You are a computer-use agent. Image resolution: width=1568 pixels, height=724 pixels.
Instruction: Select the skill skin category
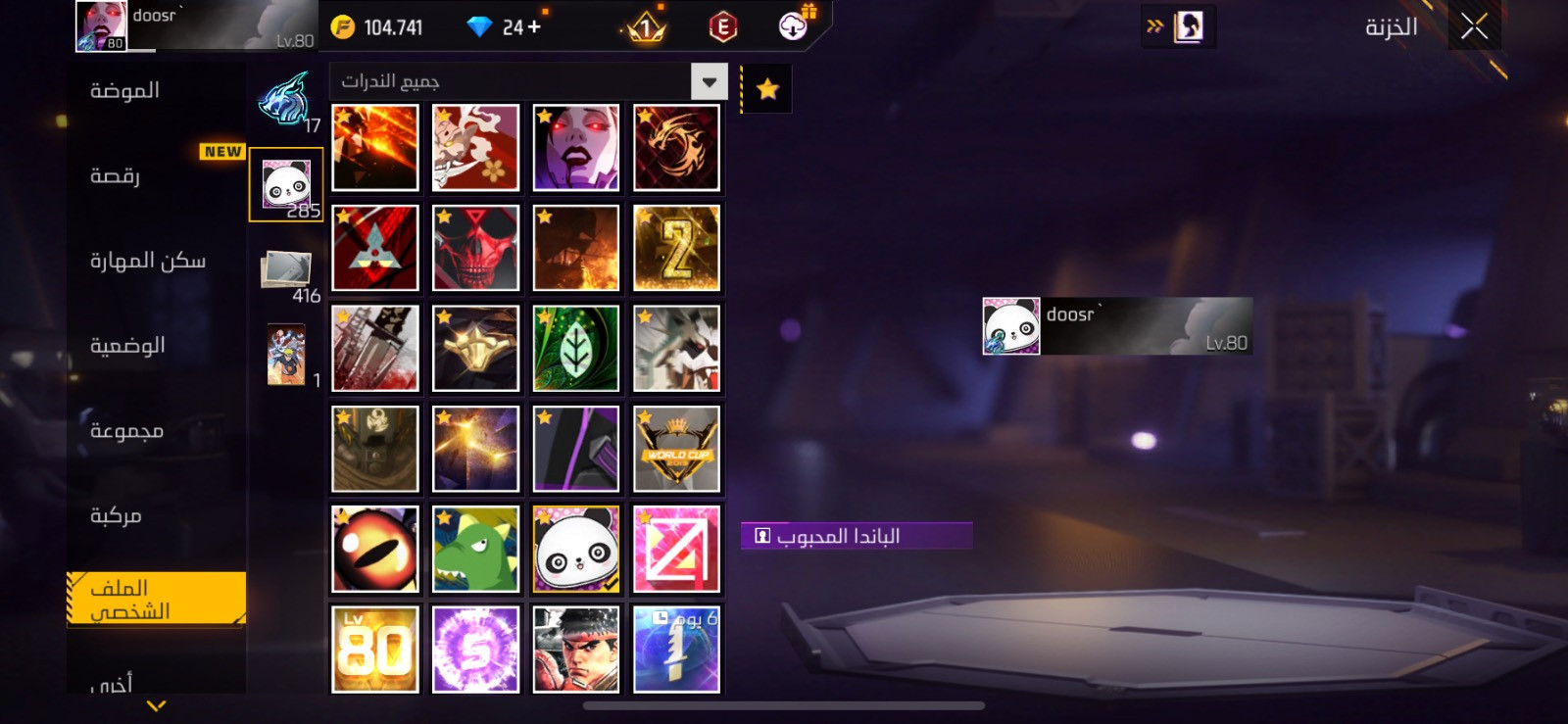point(148,261)
